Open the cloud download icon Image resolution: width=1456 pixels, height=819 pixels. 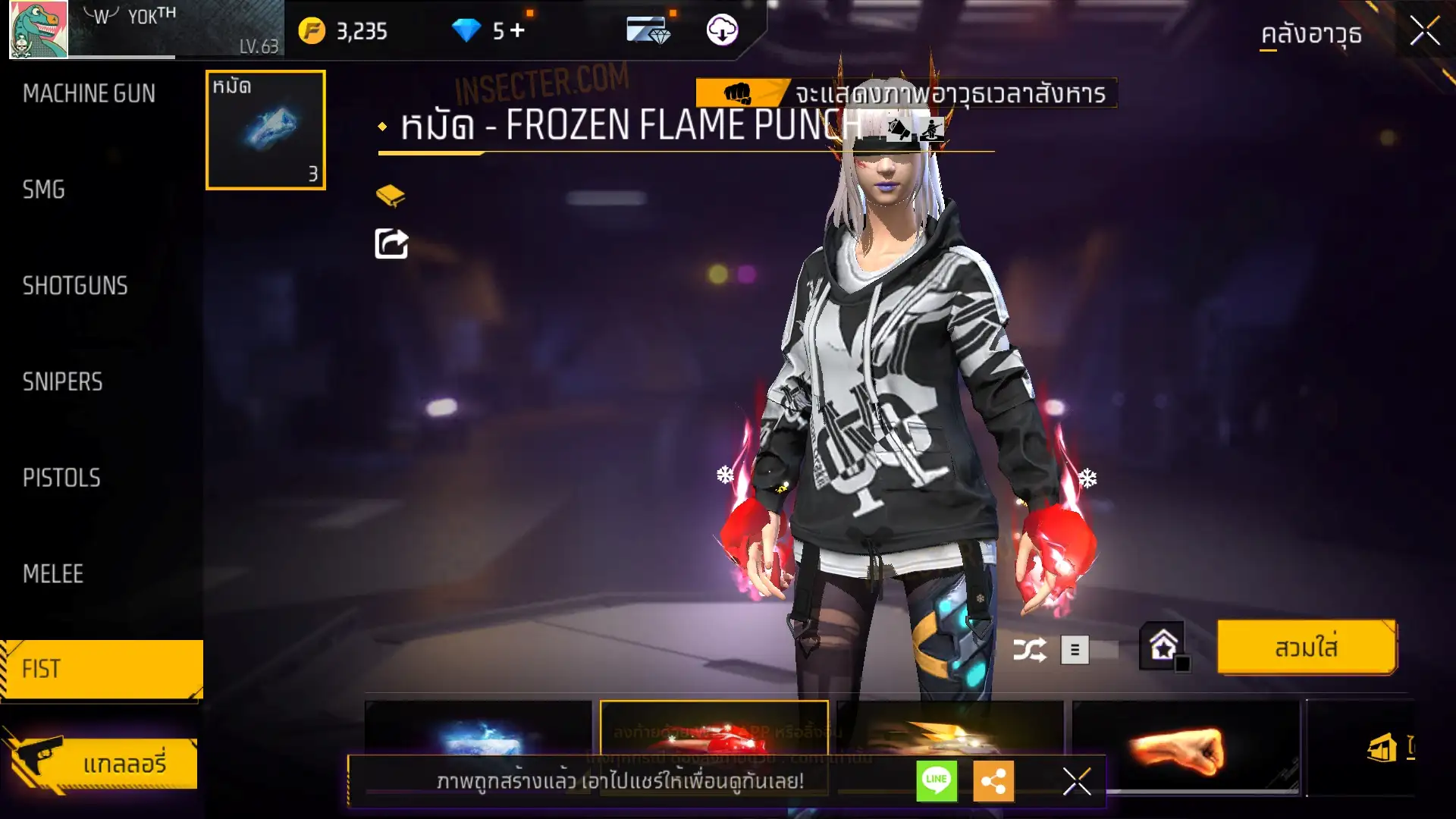722,30
